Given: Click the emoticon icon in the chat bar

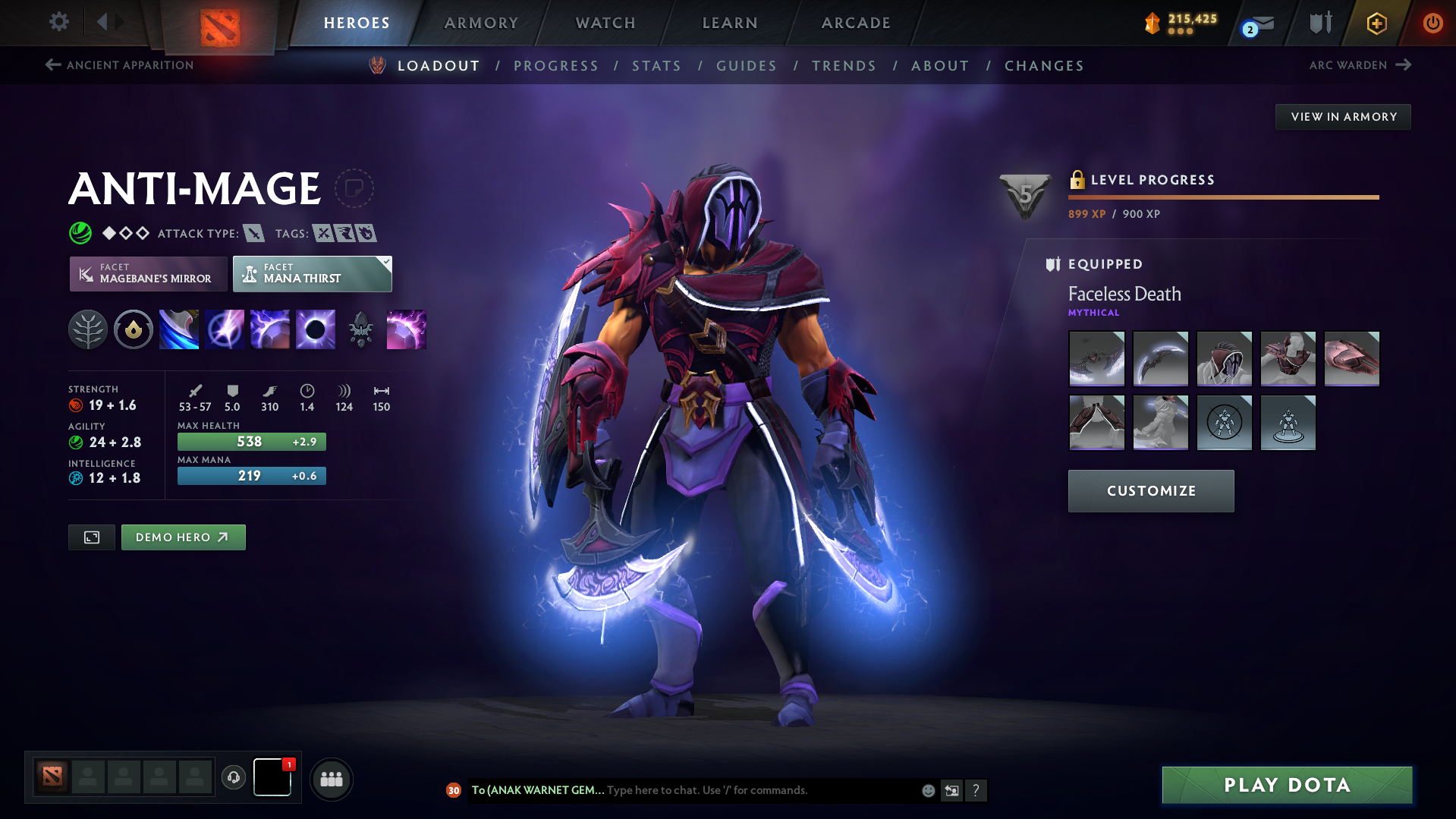Looking at the screenshot, I should 927,790.
